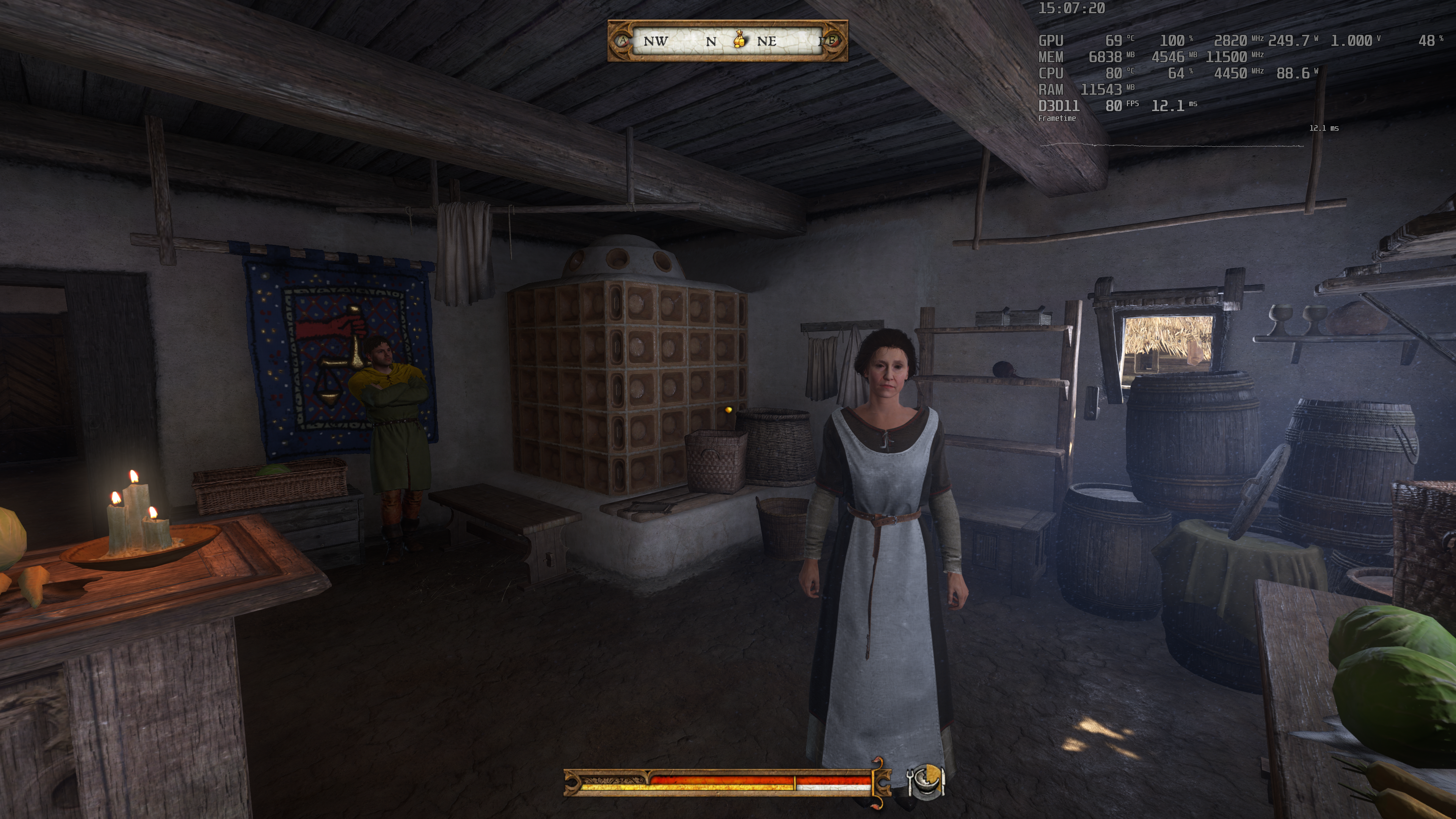
Task: Select quest marker B on the compass
Action: (x=830, y=41)
